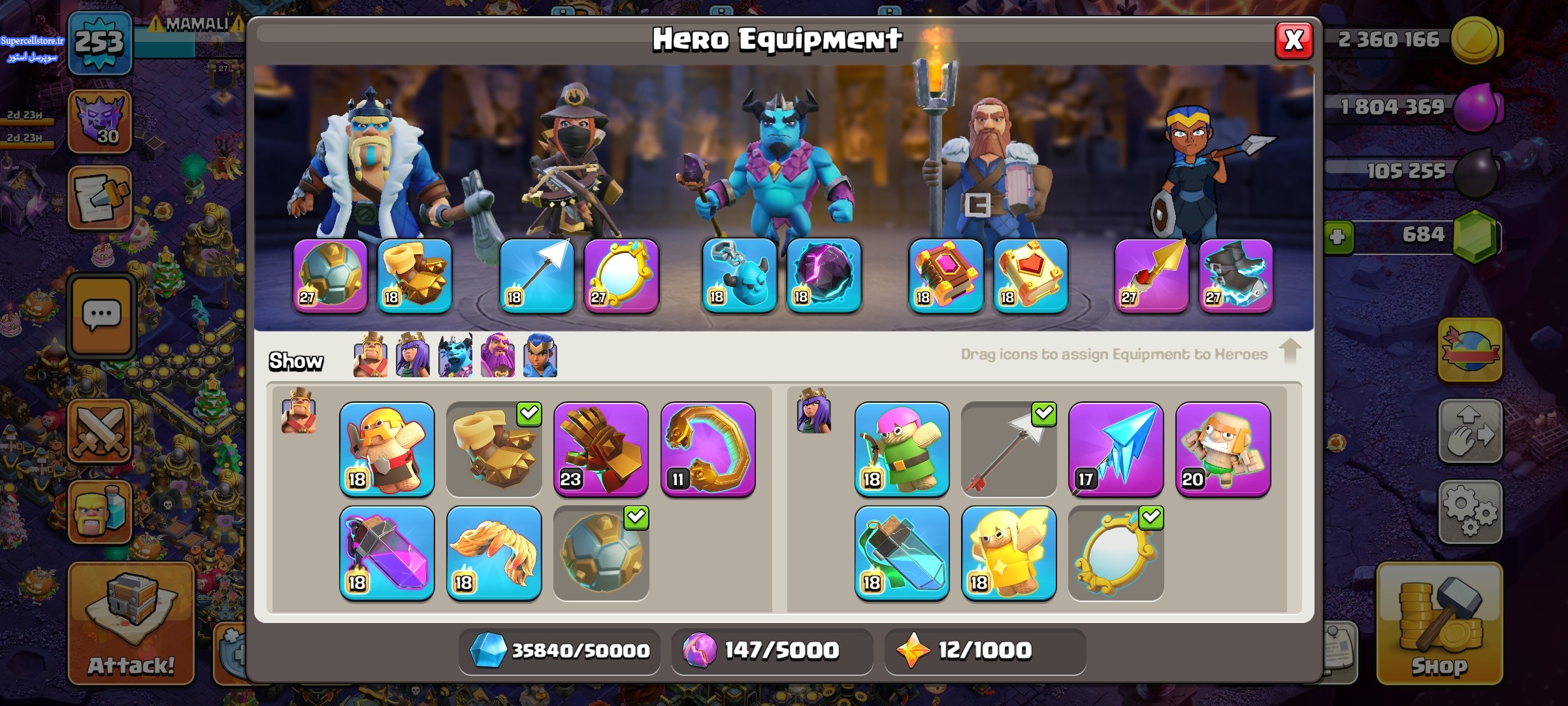This screenshot has height=706, width=1568.
Task: Select the Barbarian Puppet equipment
Action: (387, 449)
